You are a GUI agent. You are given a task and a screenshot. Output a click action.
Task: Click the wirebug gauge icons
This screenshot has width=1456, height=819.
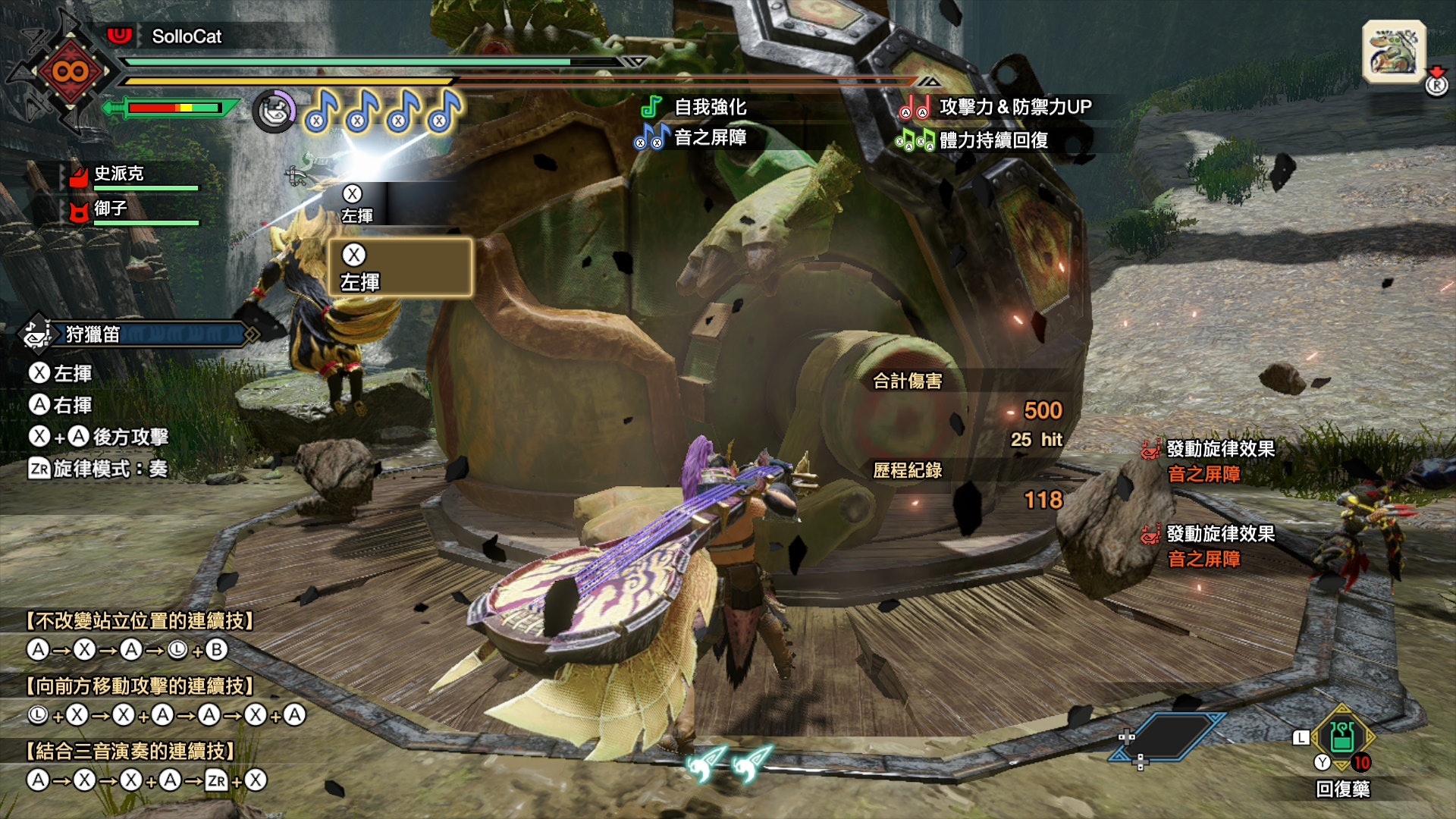[x=728, y=764]
